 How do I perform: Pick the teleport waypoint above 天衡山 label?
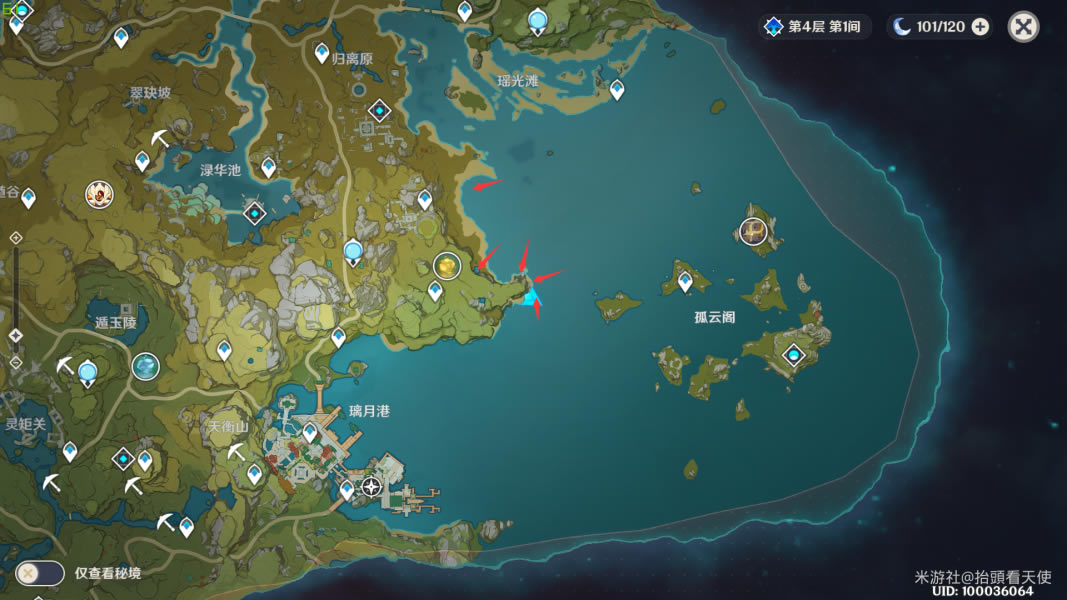click(224, 350)
